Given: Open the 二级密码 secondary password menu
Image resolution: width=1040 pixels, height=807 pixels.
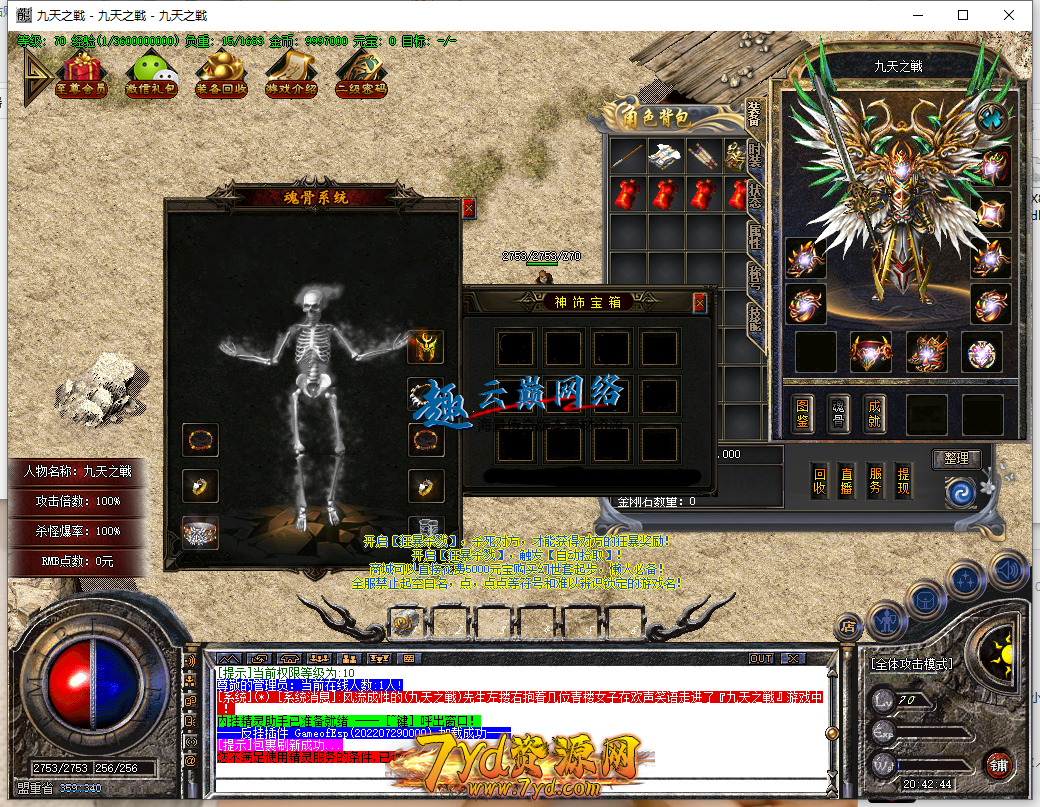Looking at the screenshot, I should (361, 76).
